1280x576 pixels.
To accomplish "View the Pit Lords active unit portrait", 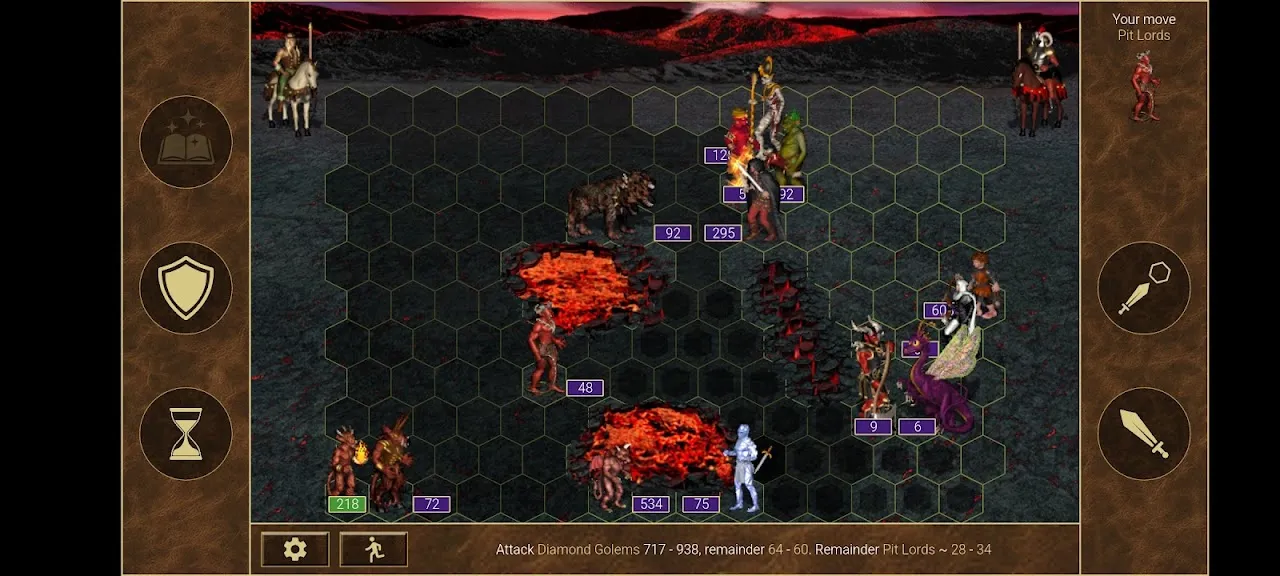I will point(1144,86).
